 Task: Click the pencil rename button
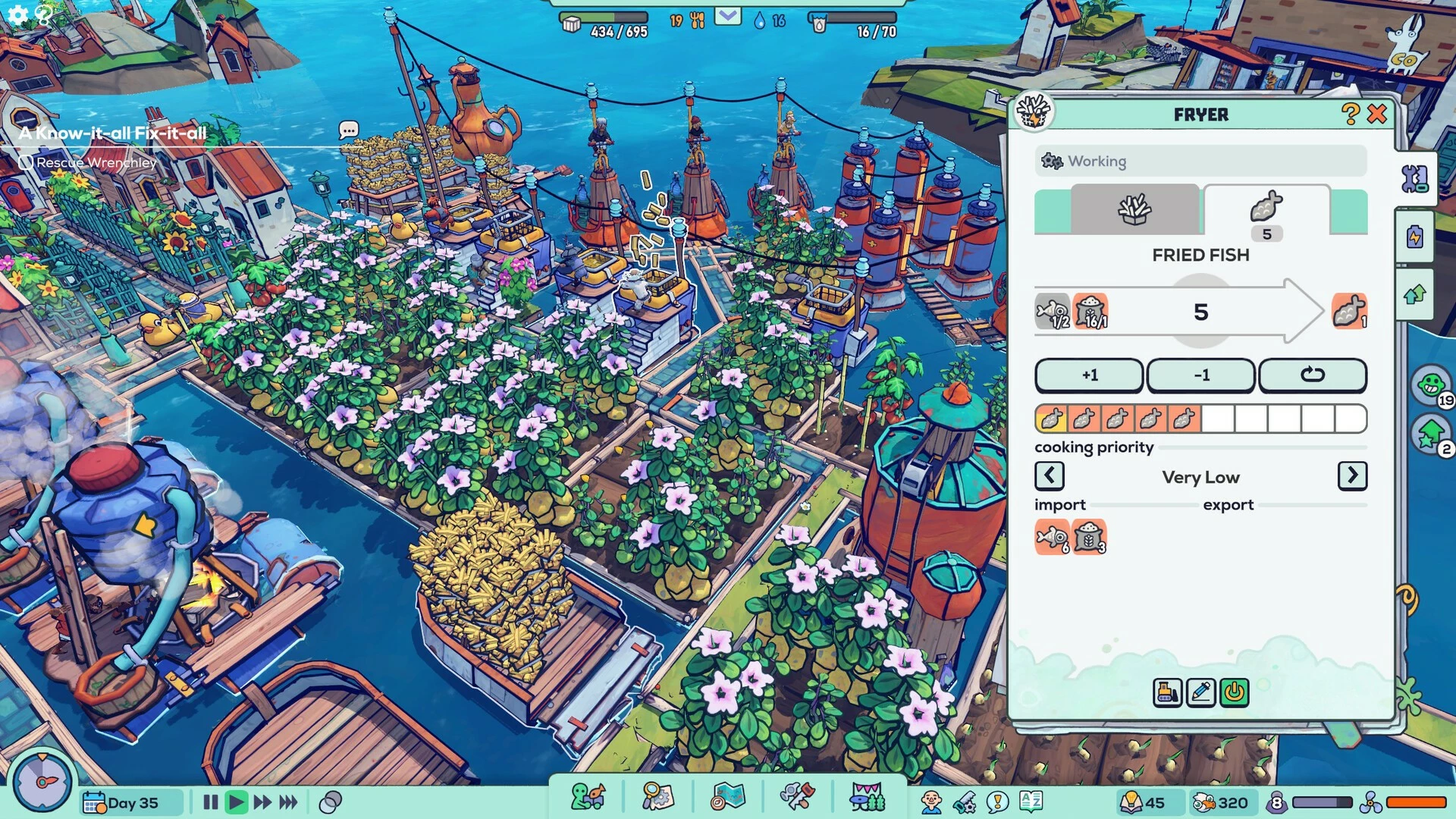click(x=1200, y=692)
